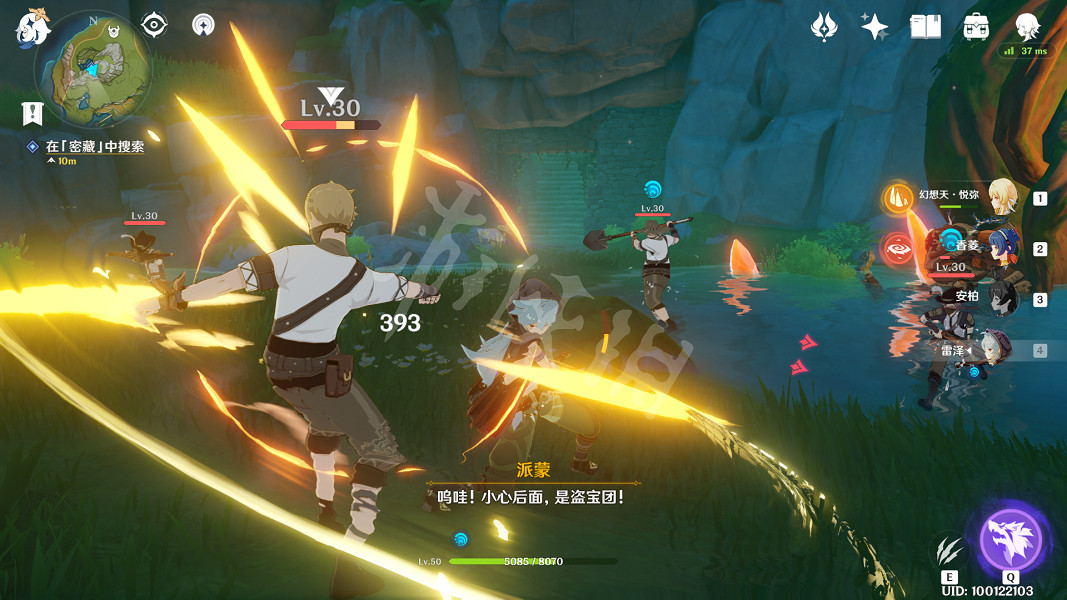This screenshot has height=600, width=1067.
Task: Open the quest navigation compass icon
Action: pos(154,25)
